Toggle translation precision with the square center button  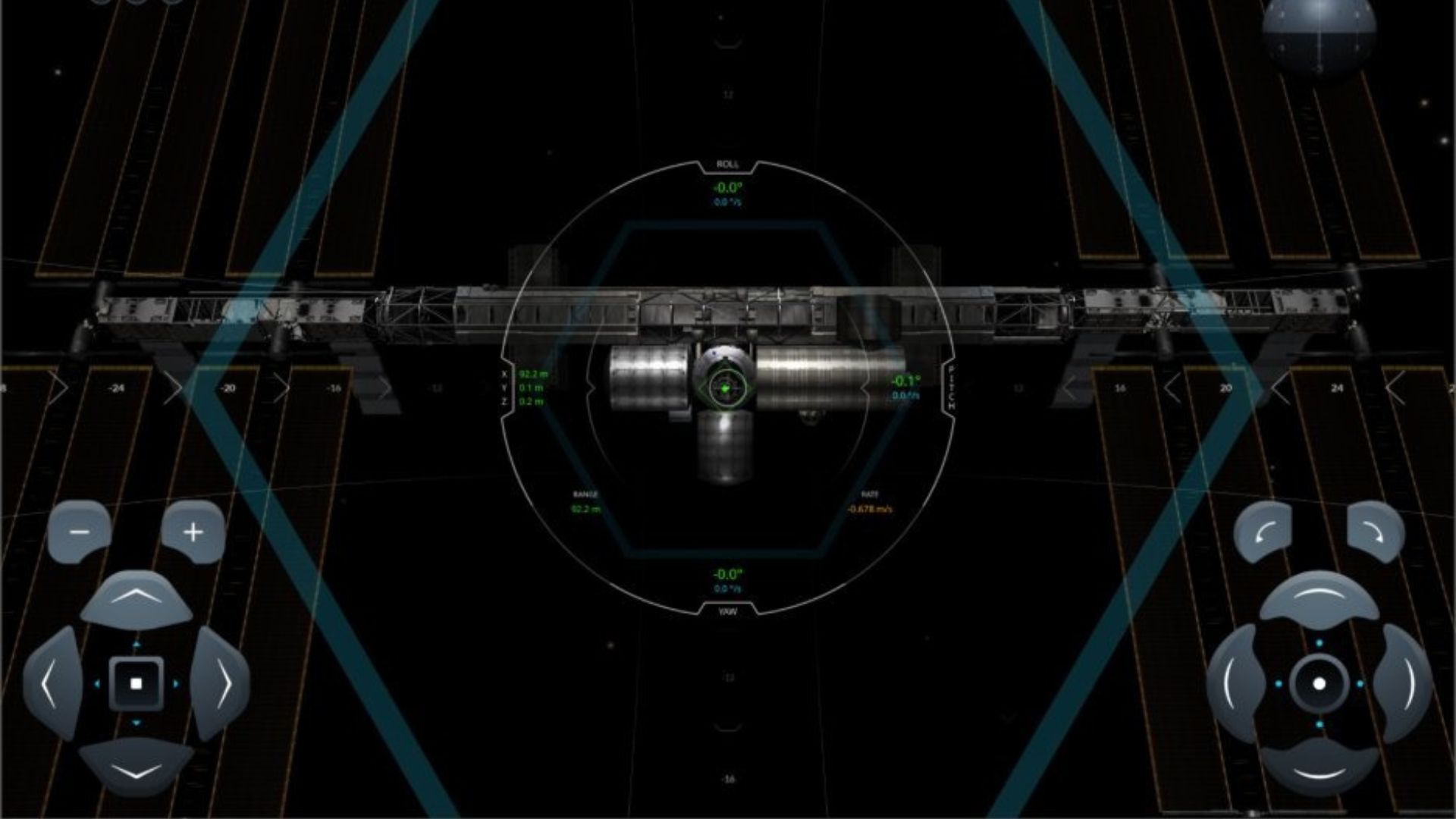(136, 684)
